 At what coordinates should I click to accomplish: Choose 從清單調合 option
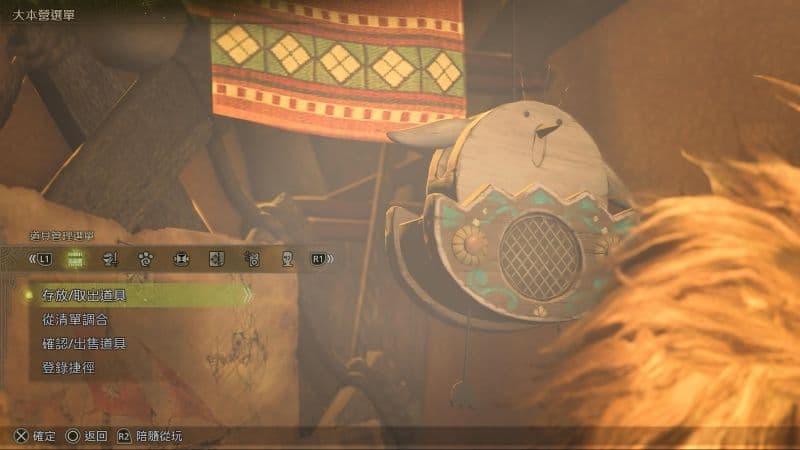click(76, 319)
